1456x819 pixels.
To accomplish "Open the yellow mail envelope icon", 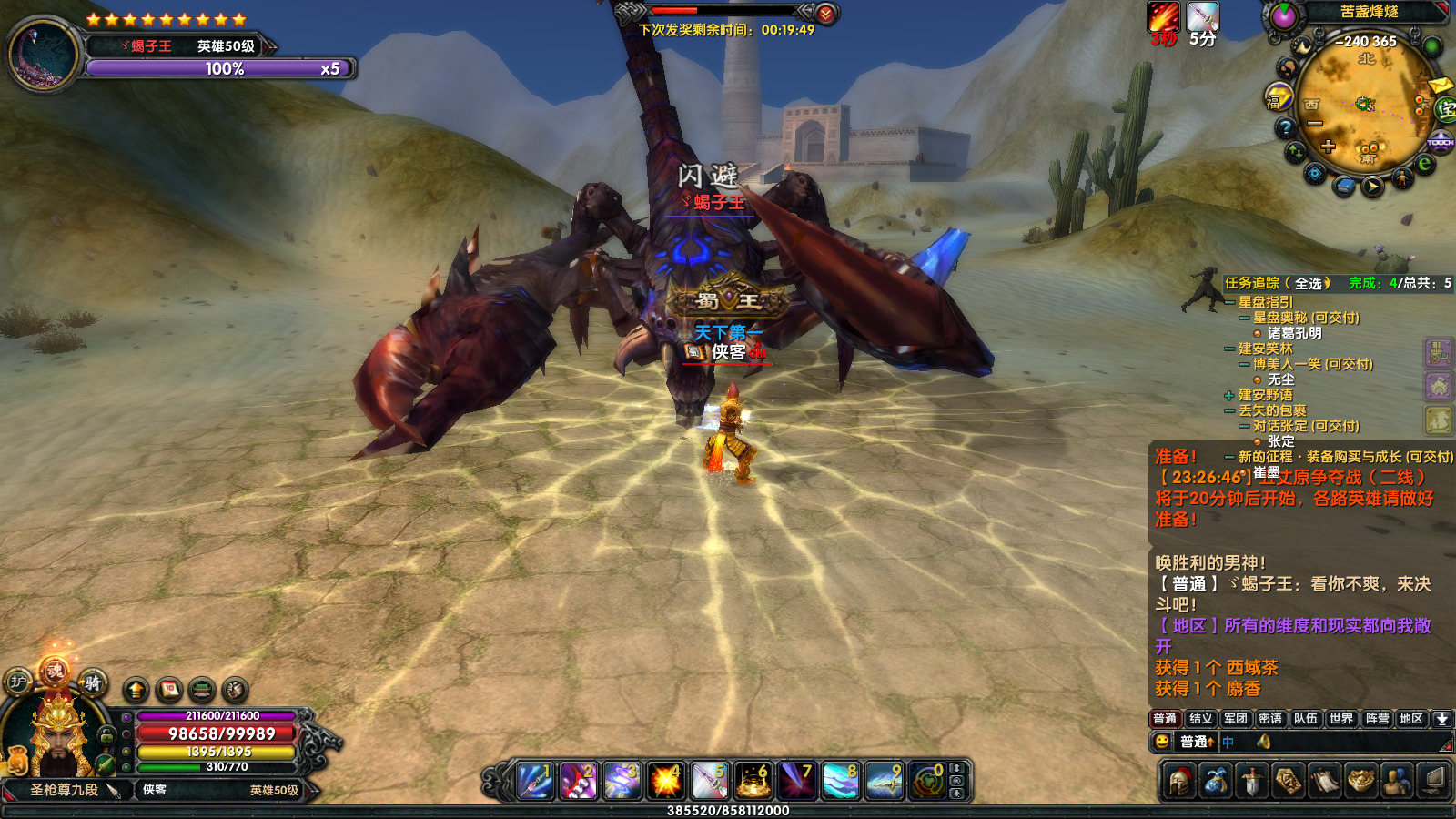I will pos(1440,86).
